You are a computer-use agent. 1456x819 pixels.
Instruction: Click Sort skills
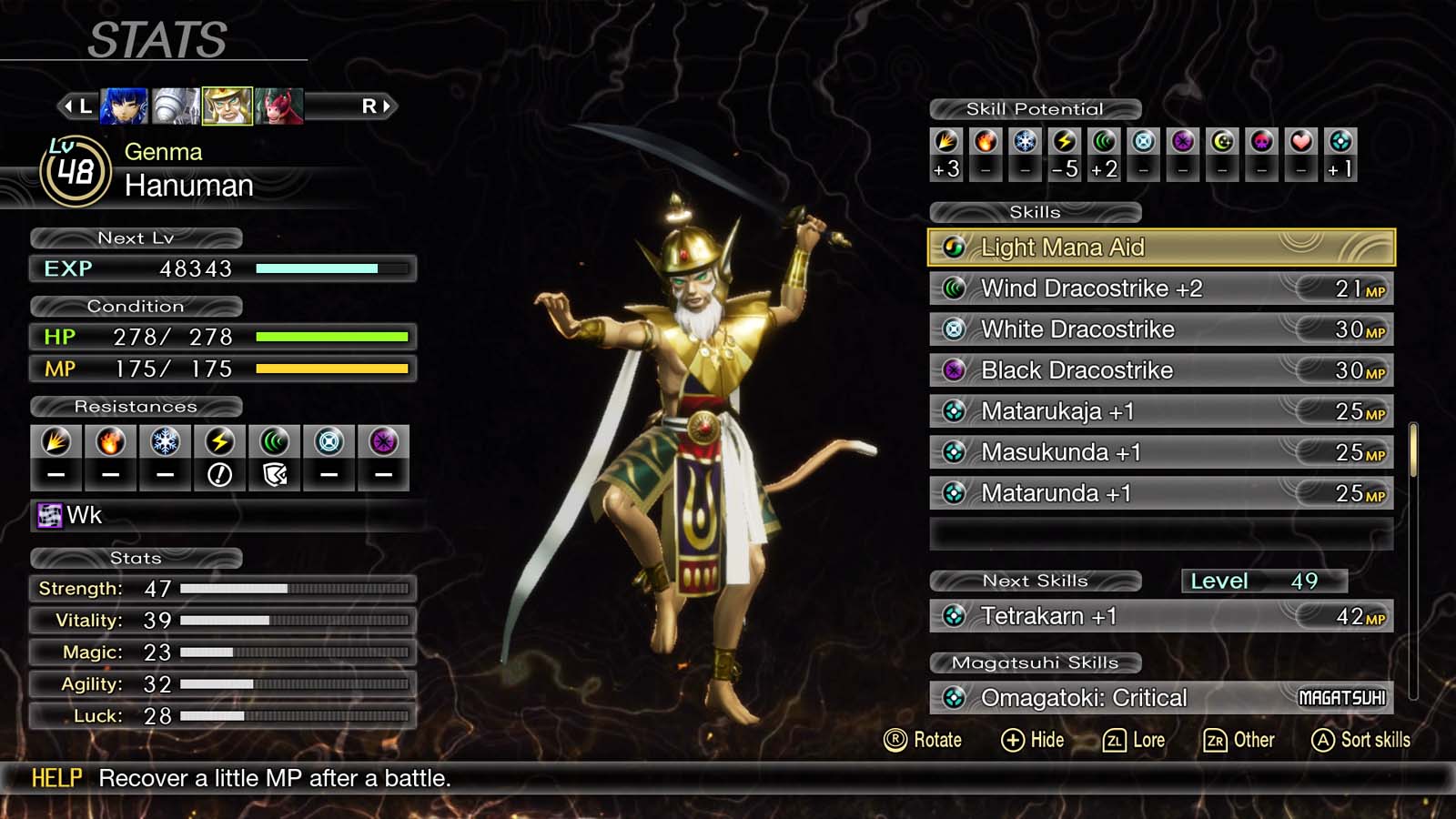1360,740
